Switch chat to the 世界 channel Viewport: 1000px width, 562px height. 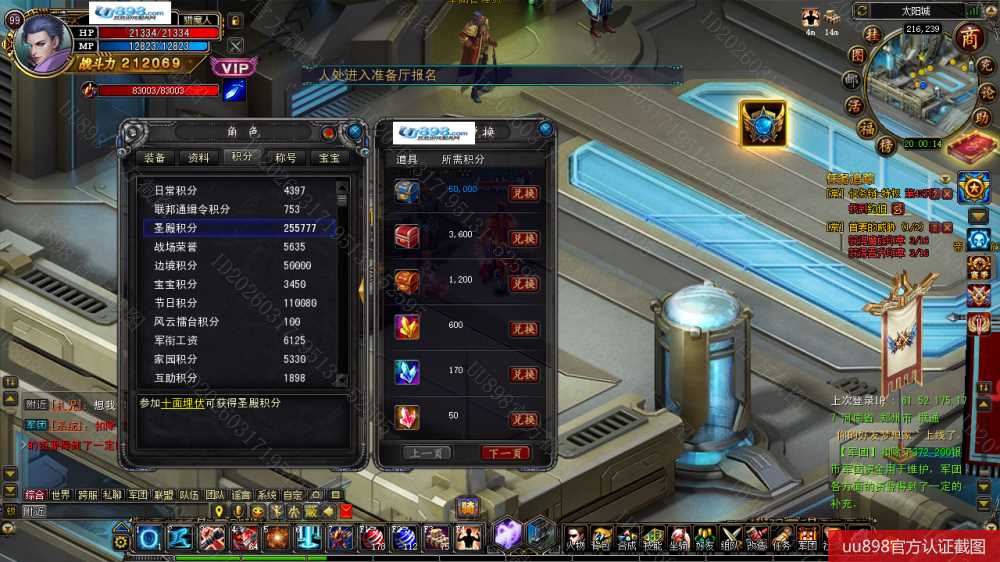[61, 495]
